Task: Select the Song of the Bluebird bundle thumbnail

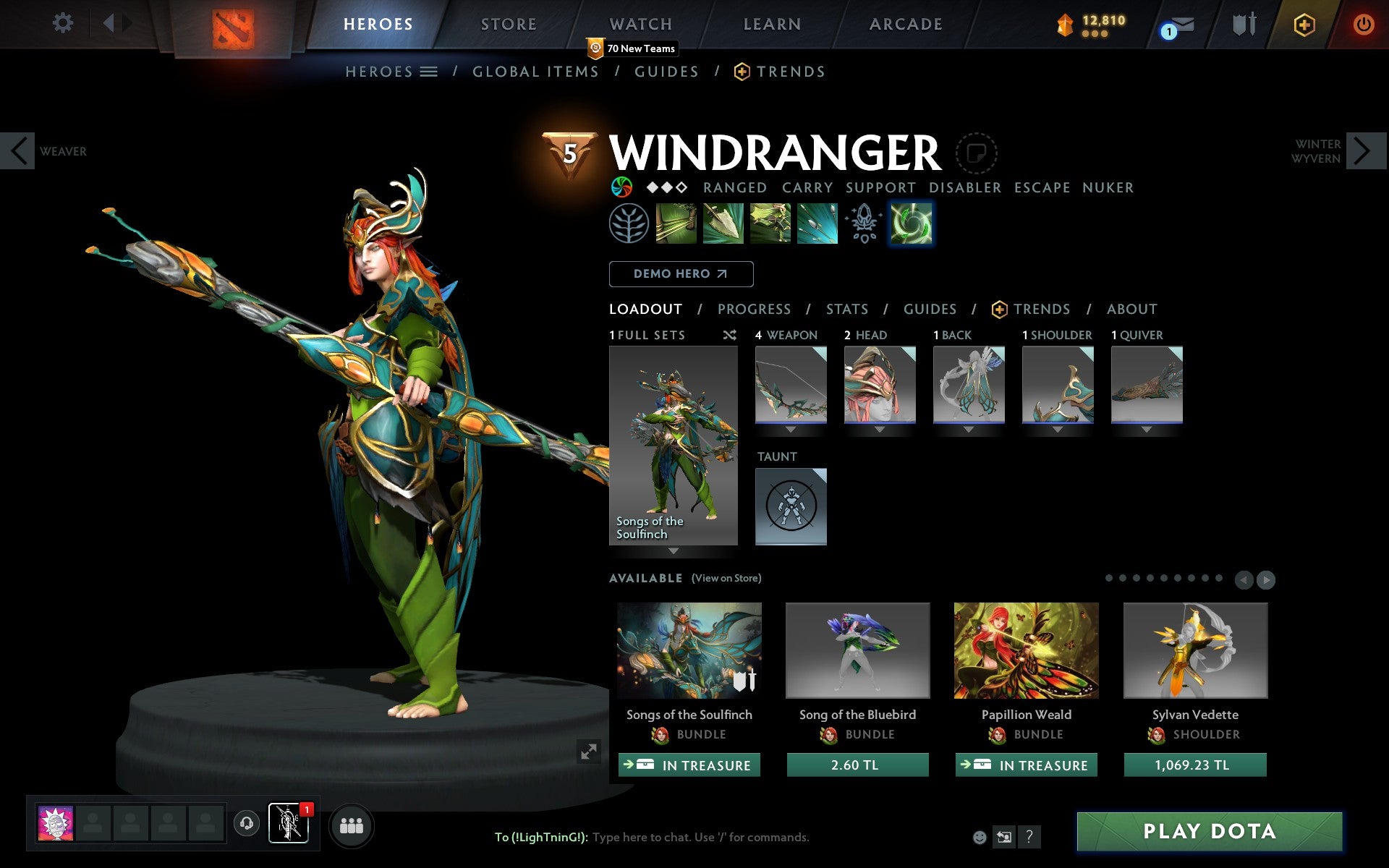Action: [x=857, y=650]
